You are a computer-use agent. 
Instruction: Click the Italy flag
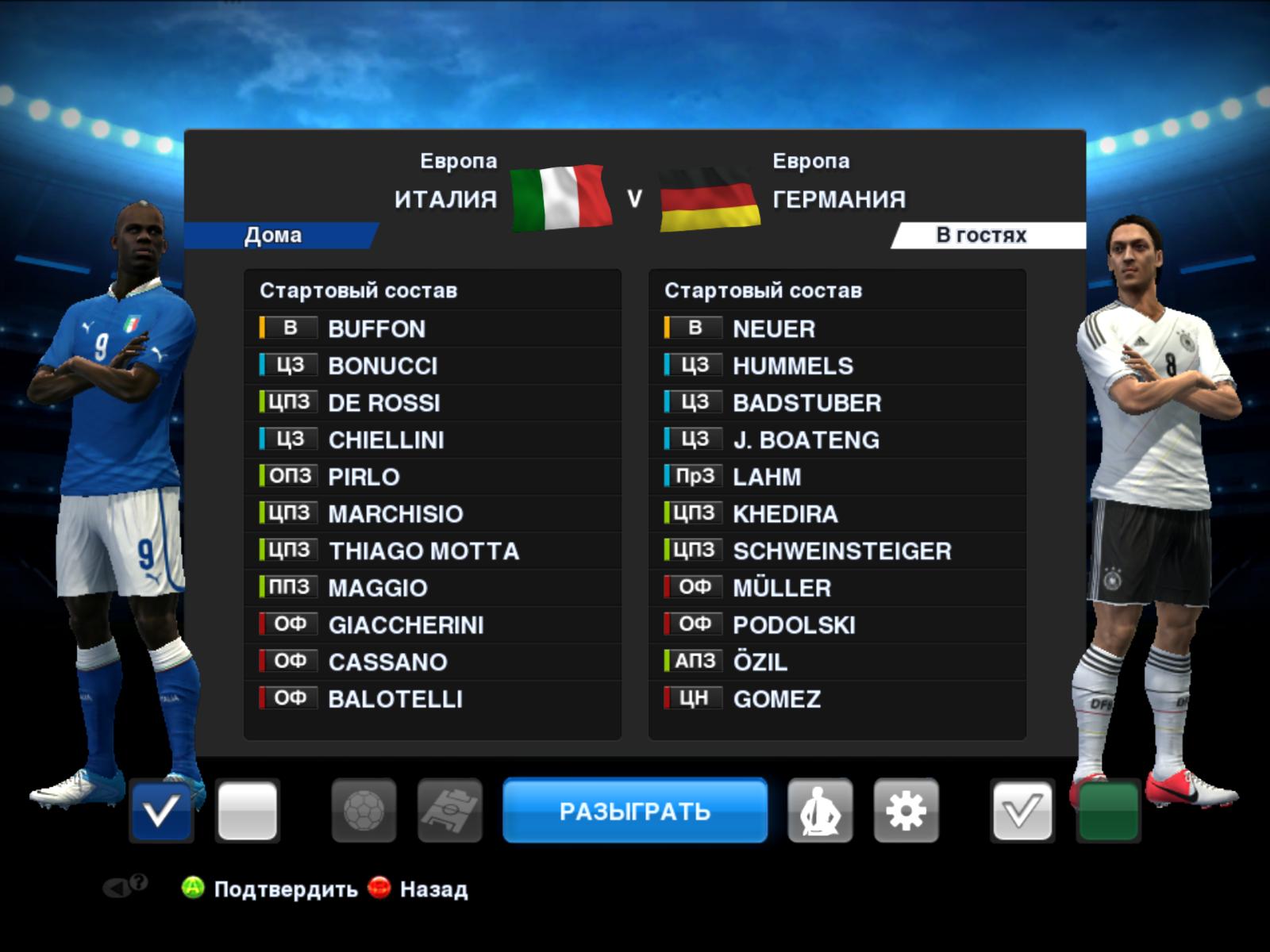click(x=560, y=197)
